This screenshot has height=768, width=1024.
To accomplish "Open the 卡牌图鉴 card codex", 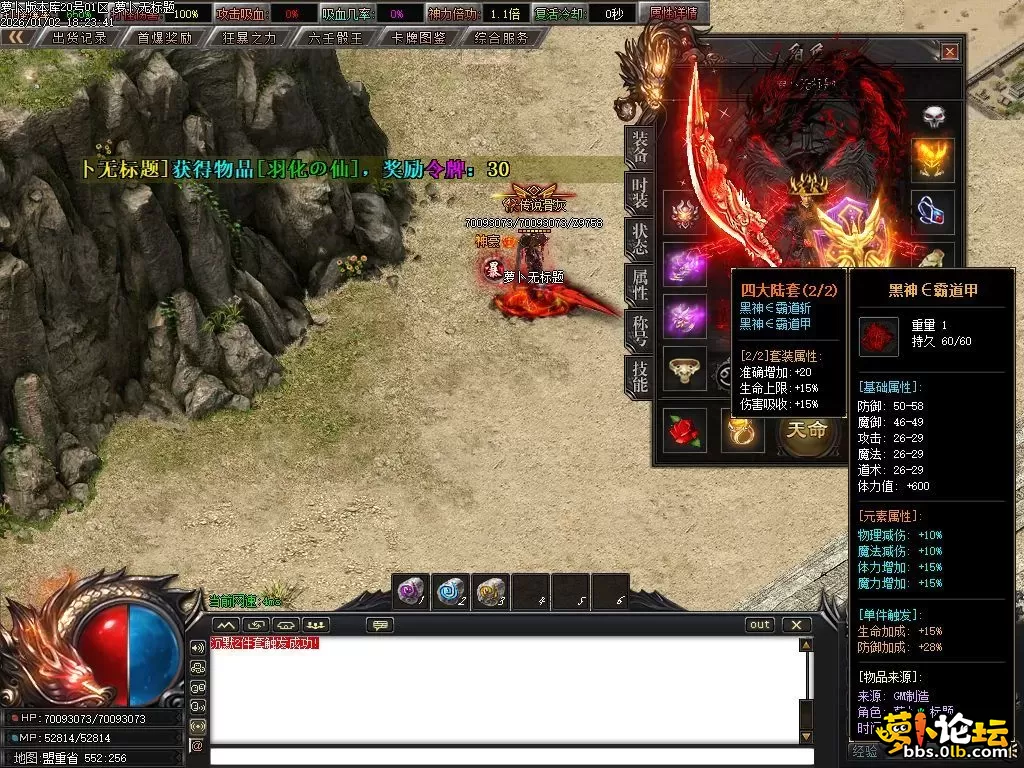I will [419, 38].
